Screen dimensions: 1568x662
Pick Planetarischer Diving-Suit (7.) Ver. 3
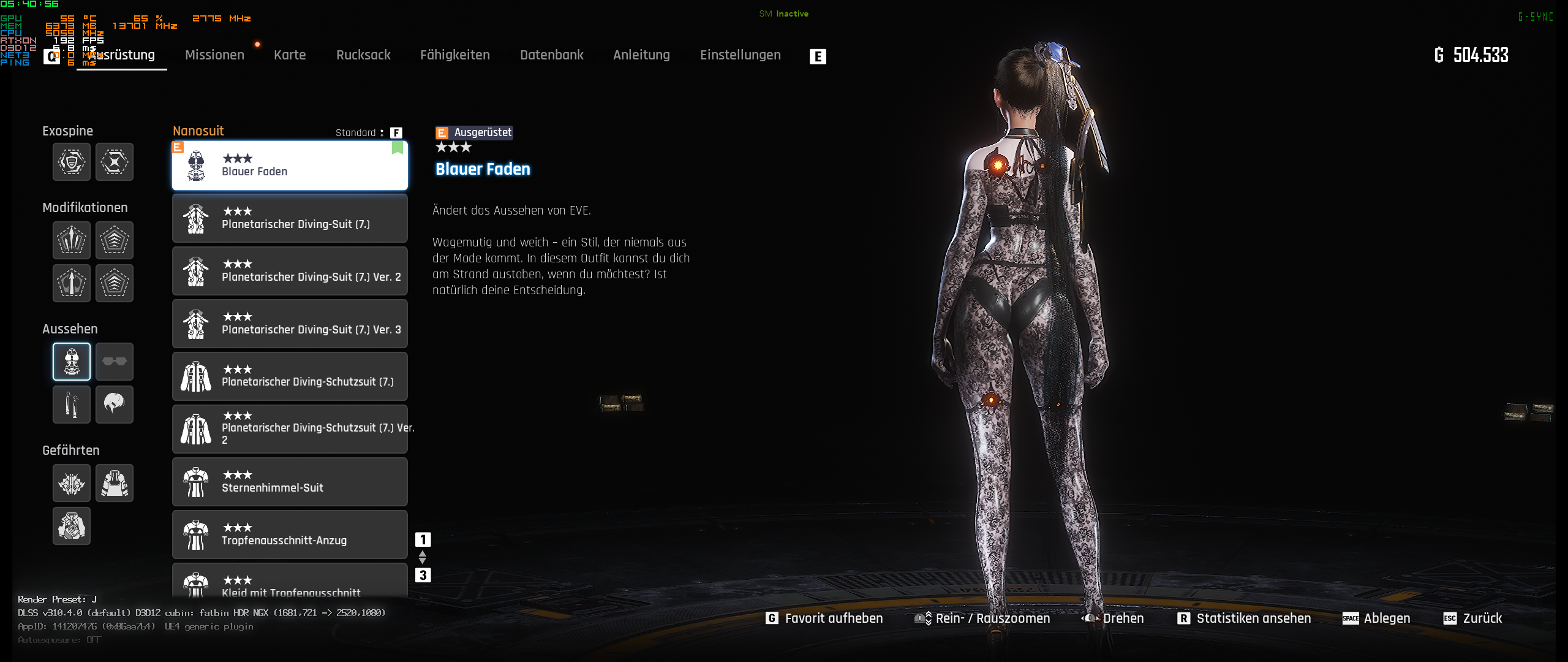click(290, 324)
